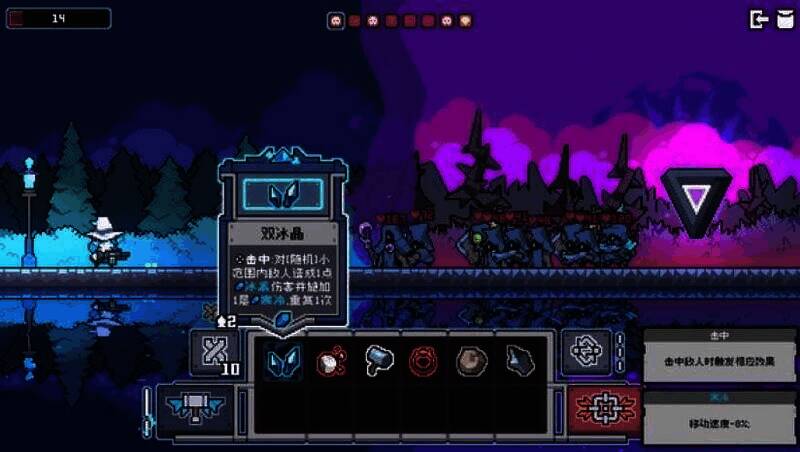Open the jar icon beside the exit icon
Viewport: 800px width, 452px height.
(x=783, y=19)
